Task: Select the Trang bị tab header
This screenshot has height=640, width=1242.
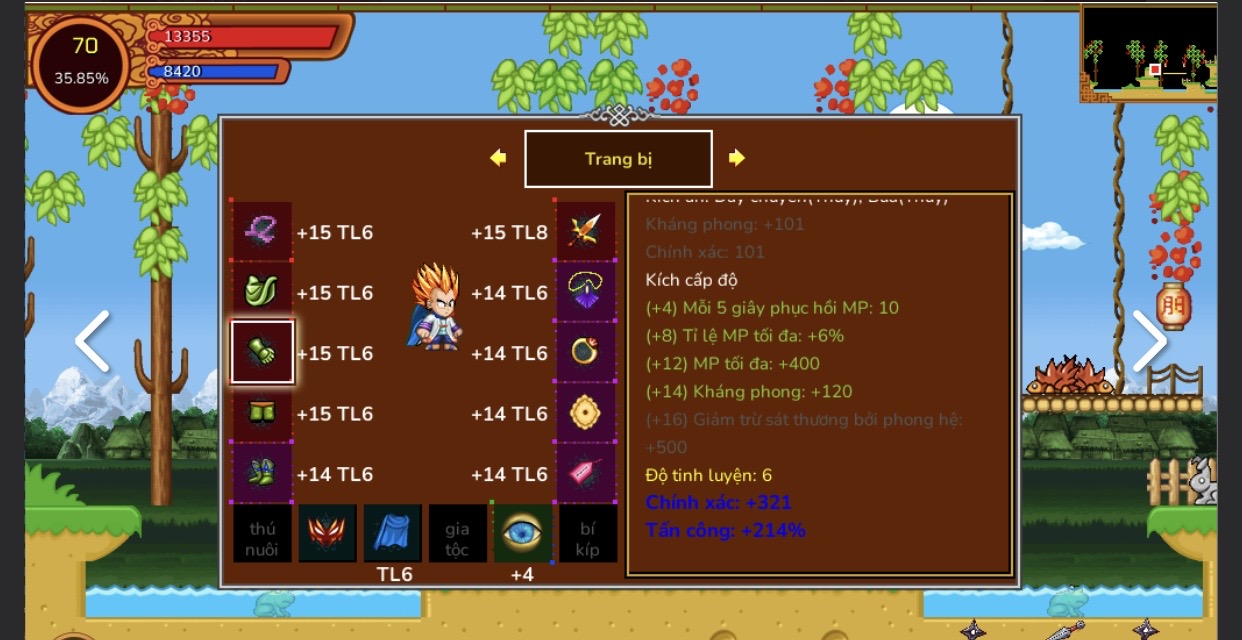Action: [618, 159]
